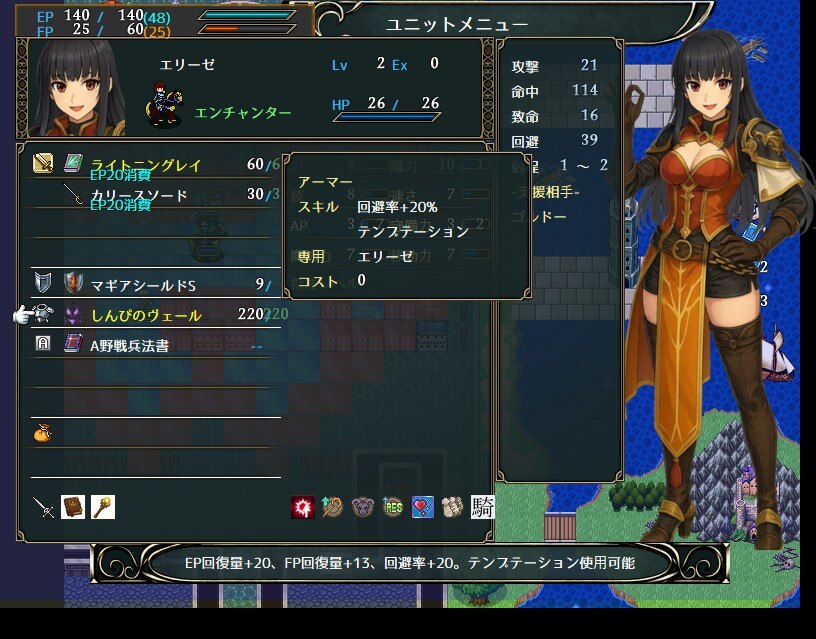Select the gray bear face skill icon
The height and width of the screenshot is (639, 816).
click(362, 507)
